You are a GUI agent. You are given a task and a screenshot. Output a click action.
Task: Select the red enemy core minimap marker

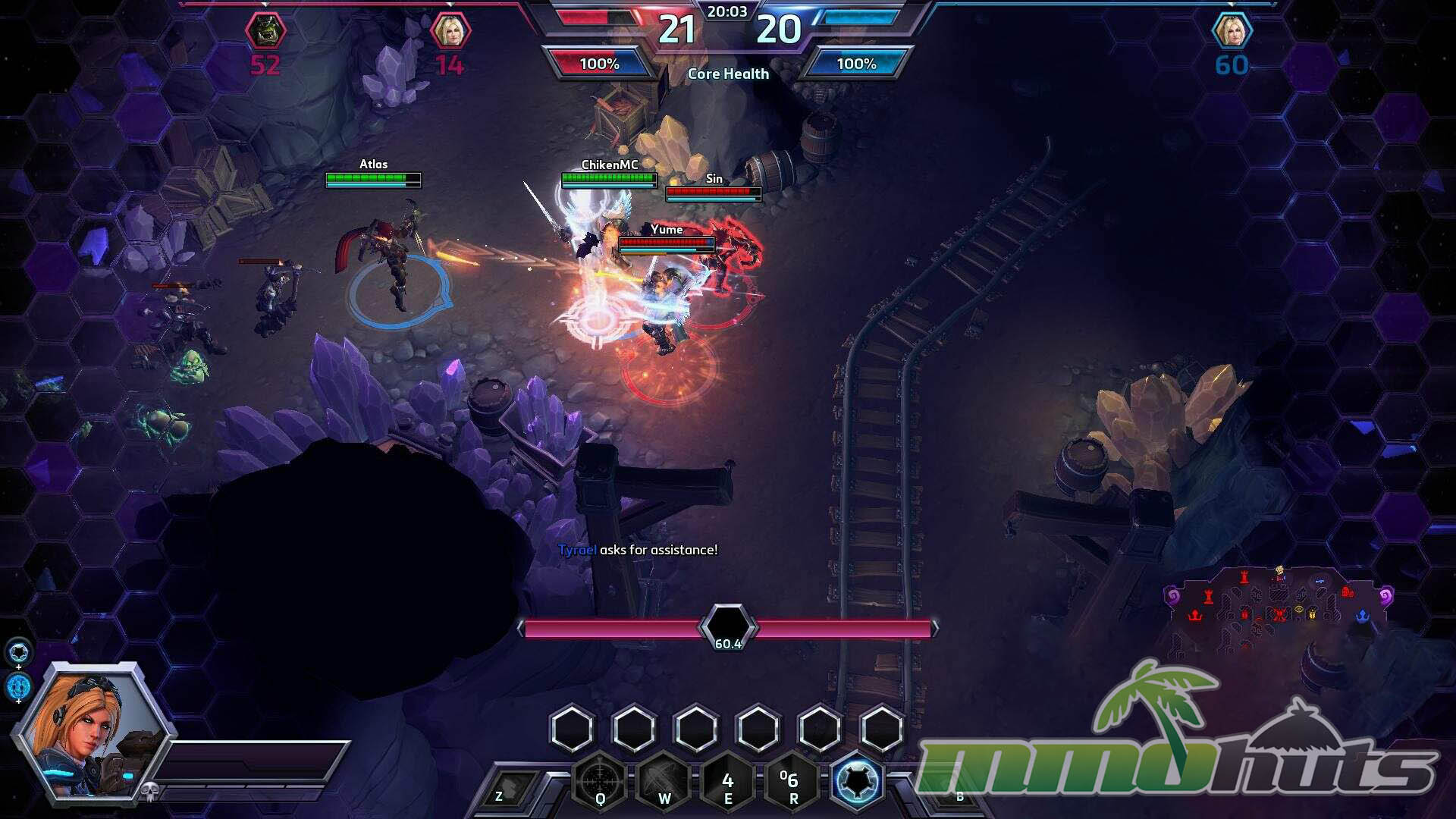point(1196,615)
